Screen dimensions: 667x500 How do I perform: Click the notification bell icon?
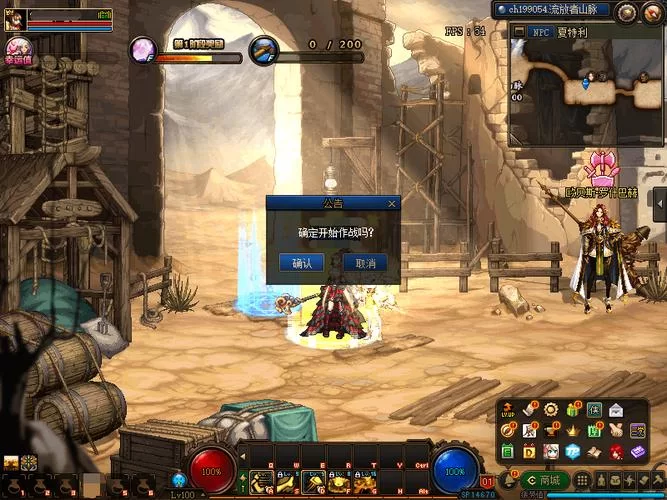click(509, 480)
